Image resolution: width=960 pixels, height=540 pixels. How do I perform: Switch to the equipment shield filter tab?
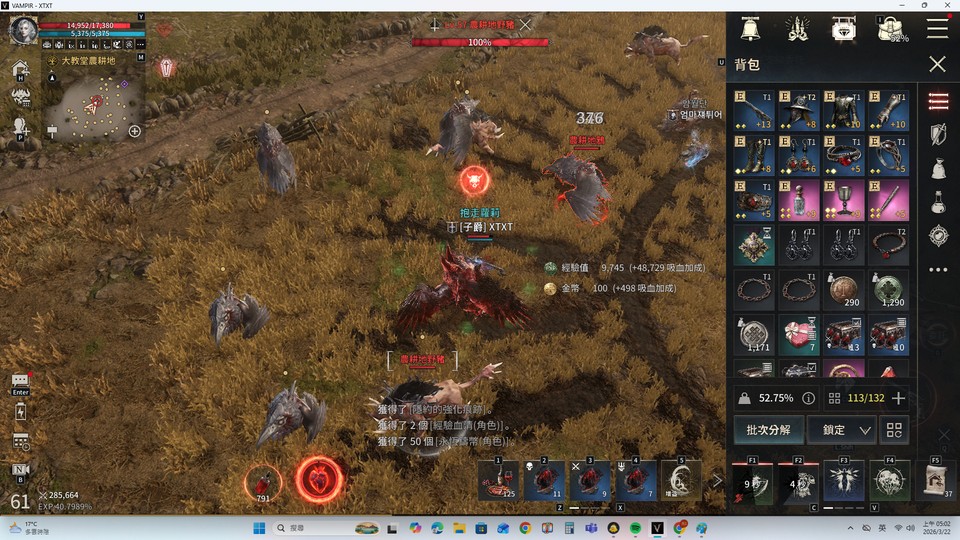click(x=938, y=135)
